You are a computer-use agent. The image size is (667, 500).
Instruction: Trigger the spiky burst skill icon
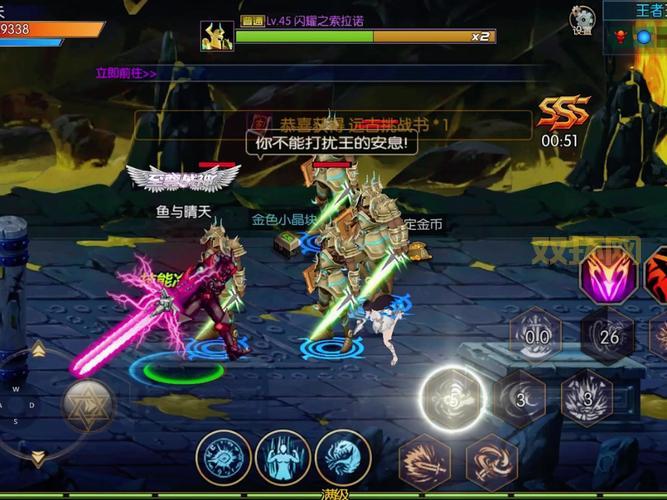[587, 398]
